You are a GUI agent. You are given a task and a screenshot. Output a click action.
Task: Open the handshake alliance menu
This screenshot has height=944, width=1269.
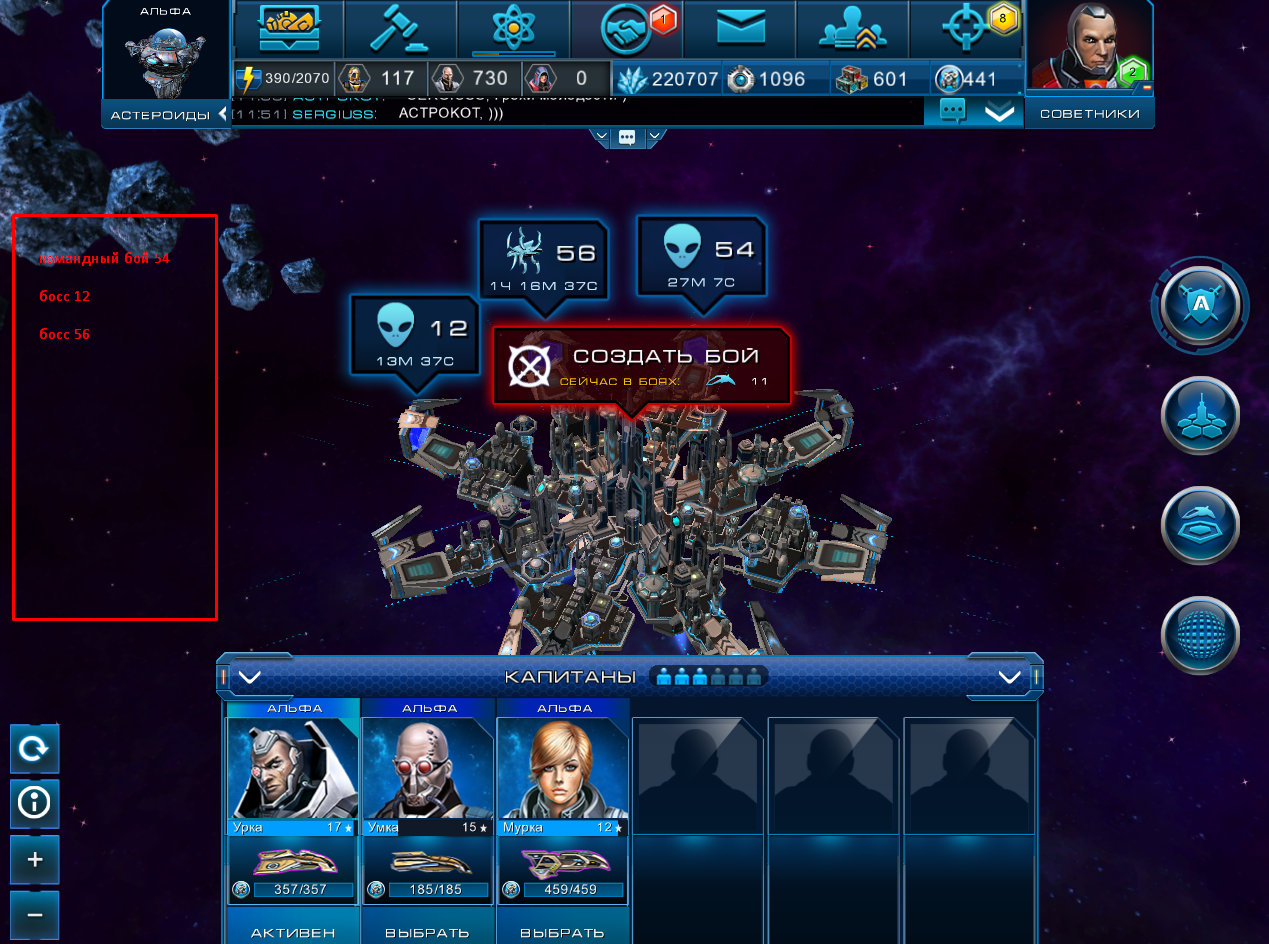(x=626, y=30)
